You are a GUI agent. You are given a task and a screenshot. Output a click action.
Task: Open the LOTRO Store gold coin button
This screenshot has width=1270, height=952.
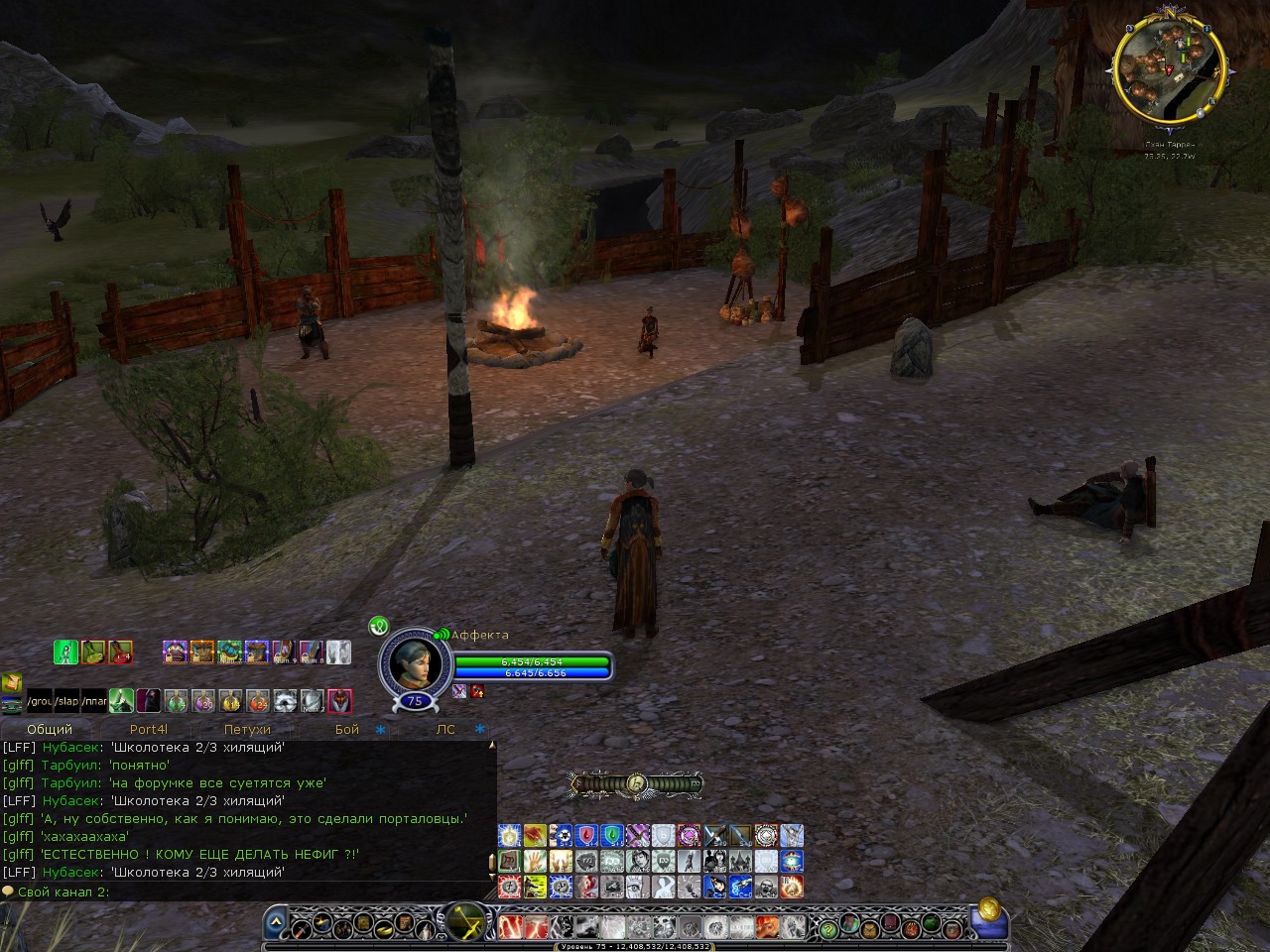click(x=988, y=909)
